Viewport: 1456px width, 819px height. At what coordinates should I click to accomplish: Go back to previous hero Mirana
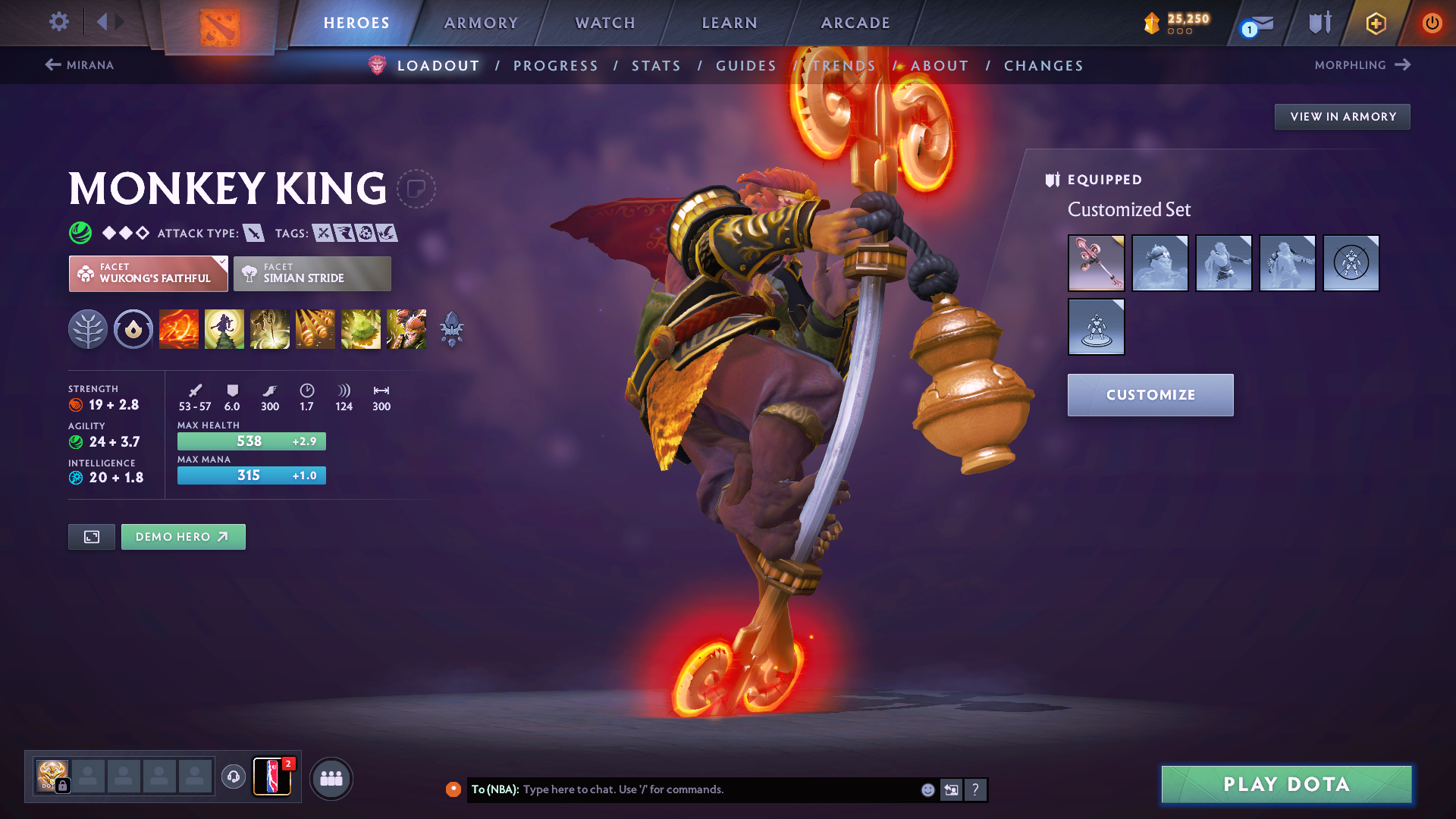click(80, 65)
